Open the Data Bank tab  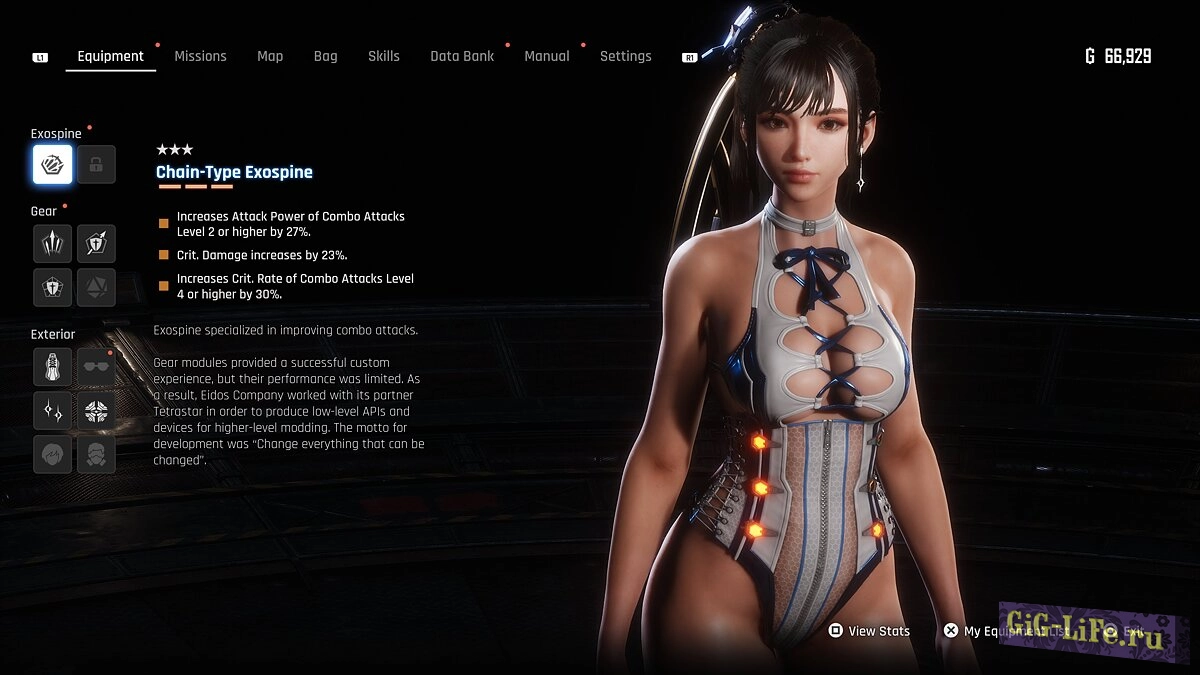pos(462,56)
